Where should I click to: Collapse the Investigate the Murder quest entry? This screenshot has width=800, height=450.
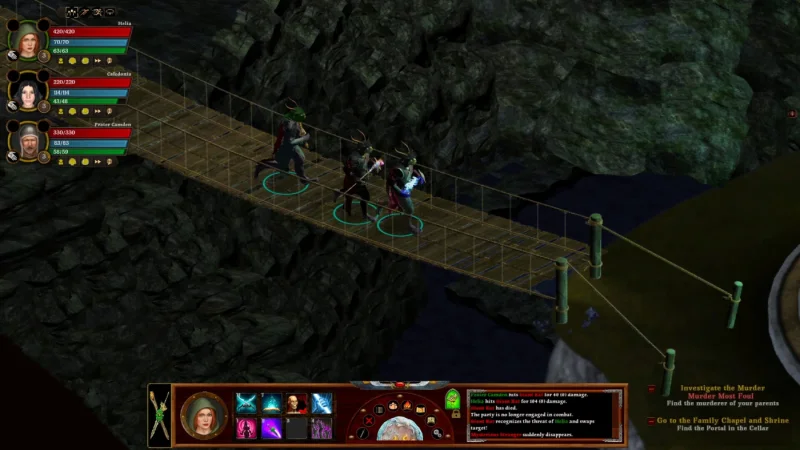[653, 389]
